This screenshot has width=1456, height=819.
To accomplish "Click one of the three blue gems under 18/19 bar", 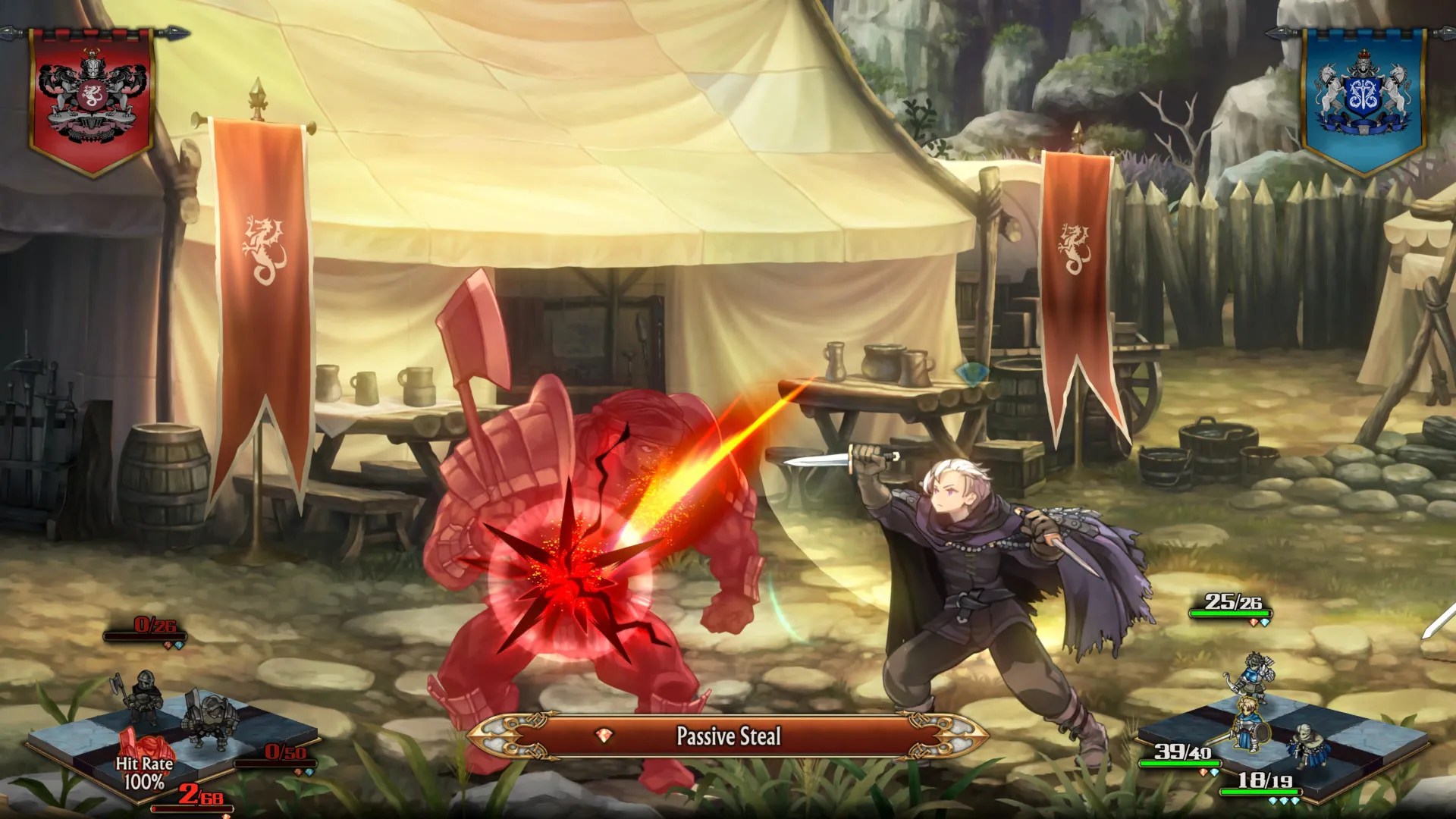I will click(x=1285, y=800).
